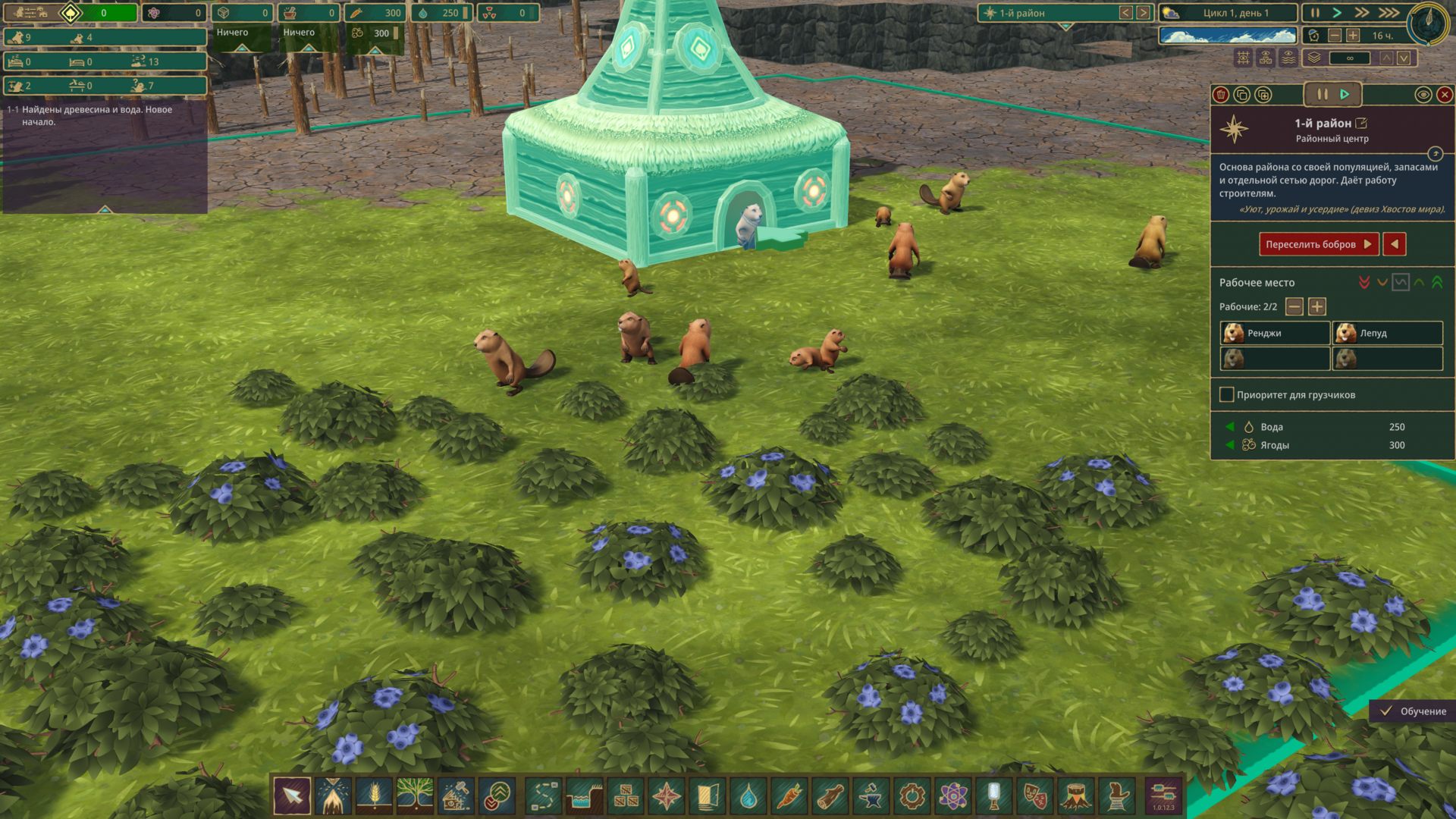Open the wood logs building category
The height and width of the screenshot is (819, 1456).
pyautogui.click(x=830, y=796)
